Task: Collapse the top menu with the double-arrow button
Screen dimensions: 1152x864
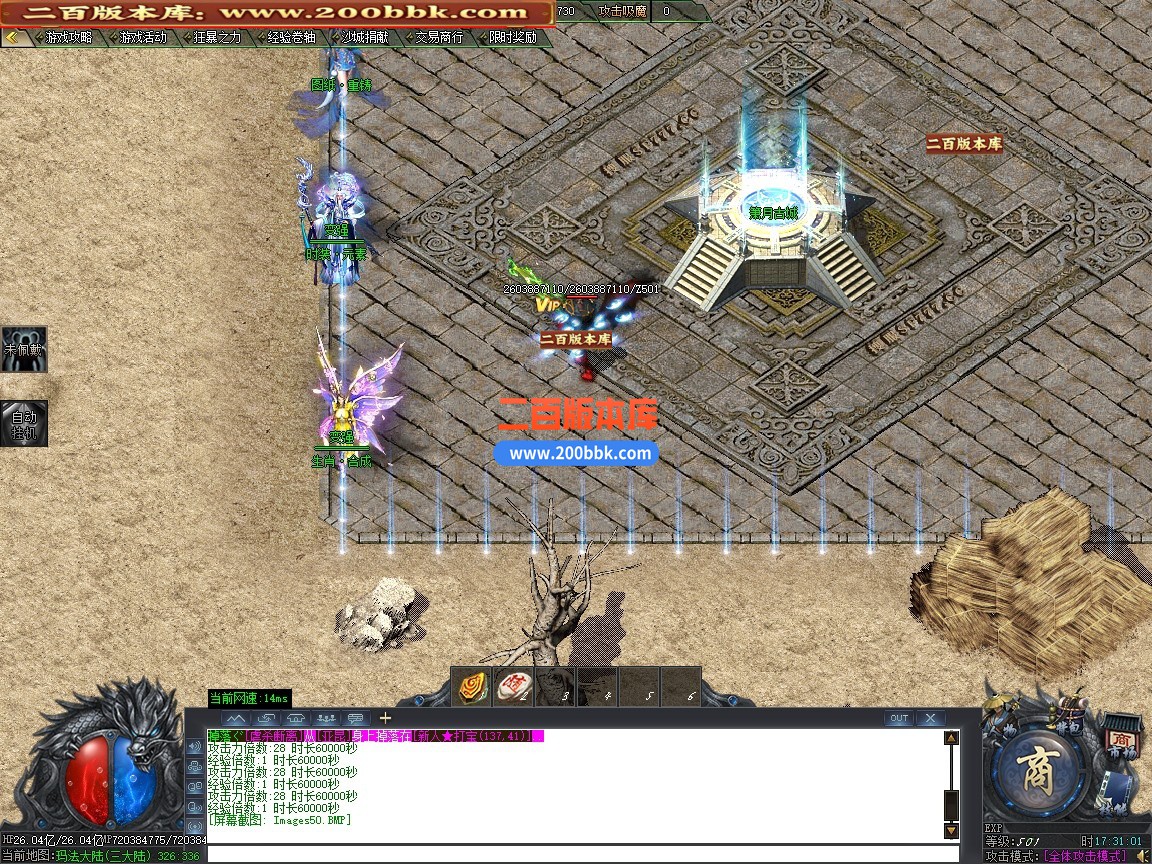Action: coord(12,38)
